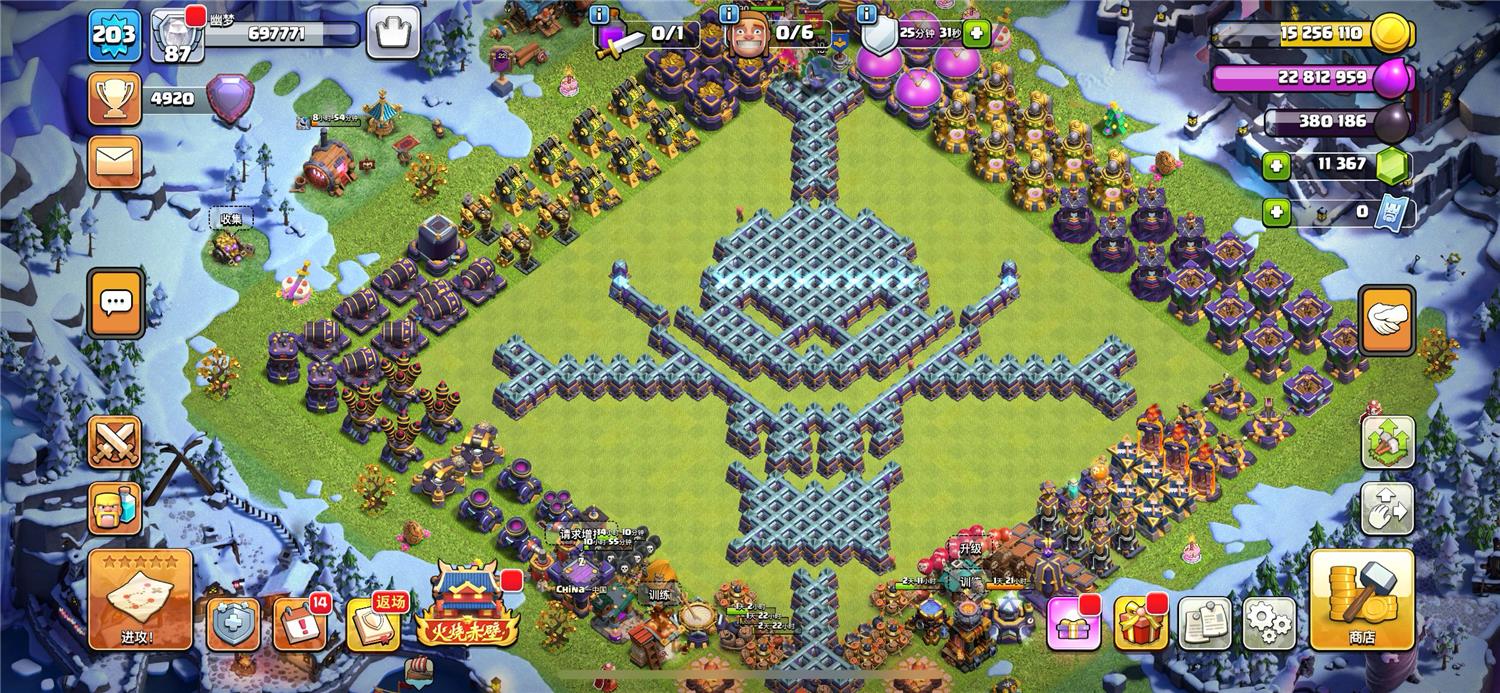Open the white crown button
The width and height of the screenshot is (1500, 693).
click(393, 33)
